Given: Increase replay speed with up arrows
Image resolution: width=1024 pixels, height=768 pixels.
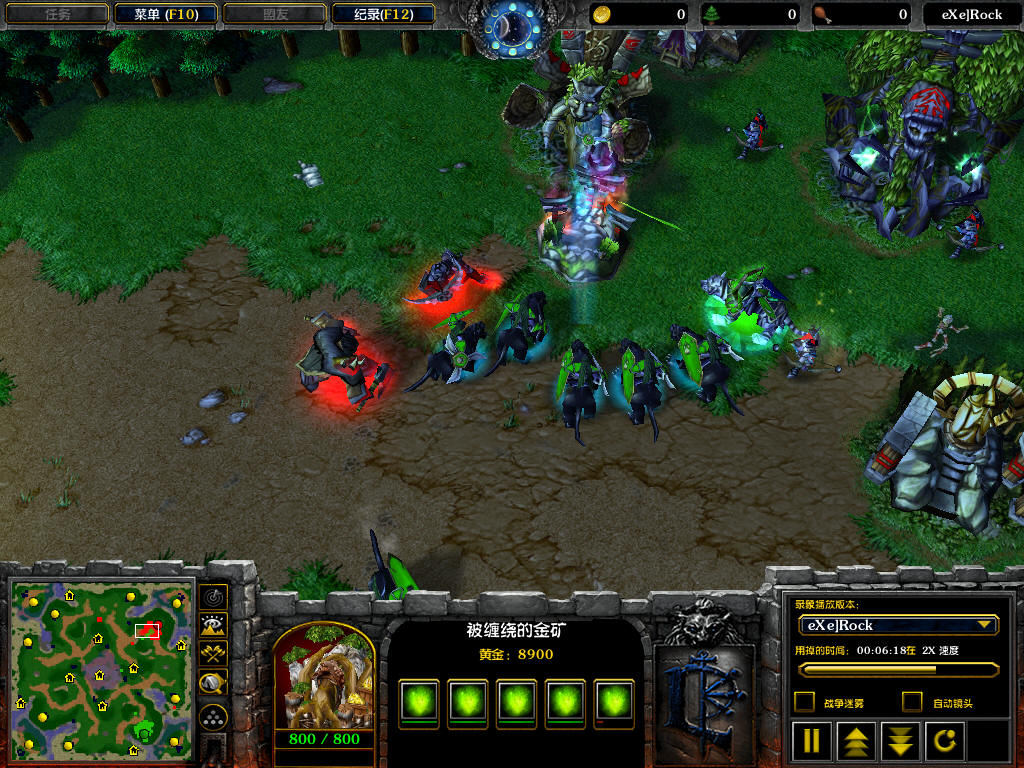Looking at the screenshot, I should (857, 741).
